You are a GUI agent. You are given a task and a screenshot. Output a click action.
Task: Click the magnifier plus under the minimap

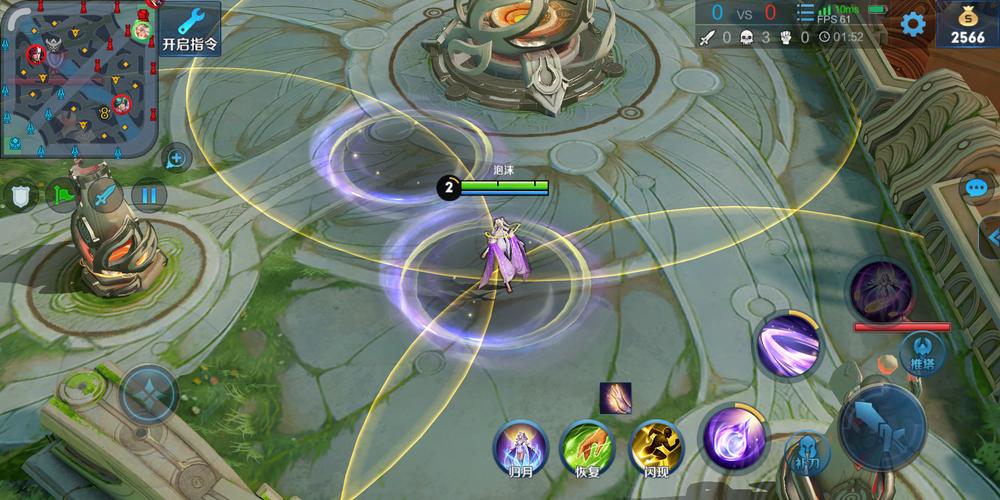[x=176, y=158]
